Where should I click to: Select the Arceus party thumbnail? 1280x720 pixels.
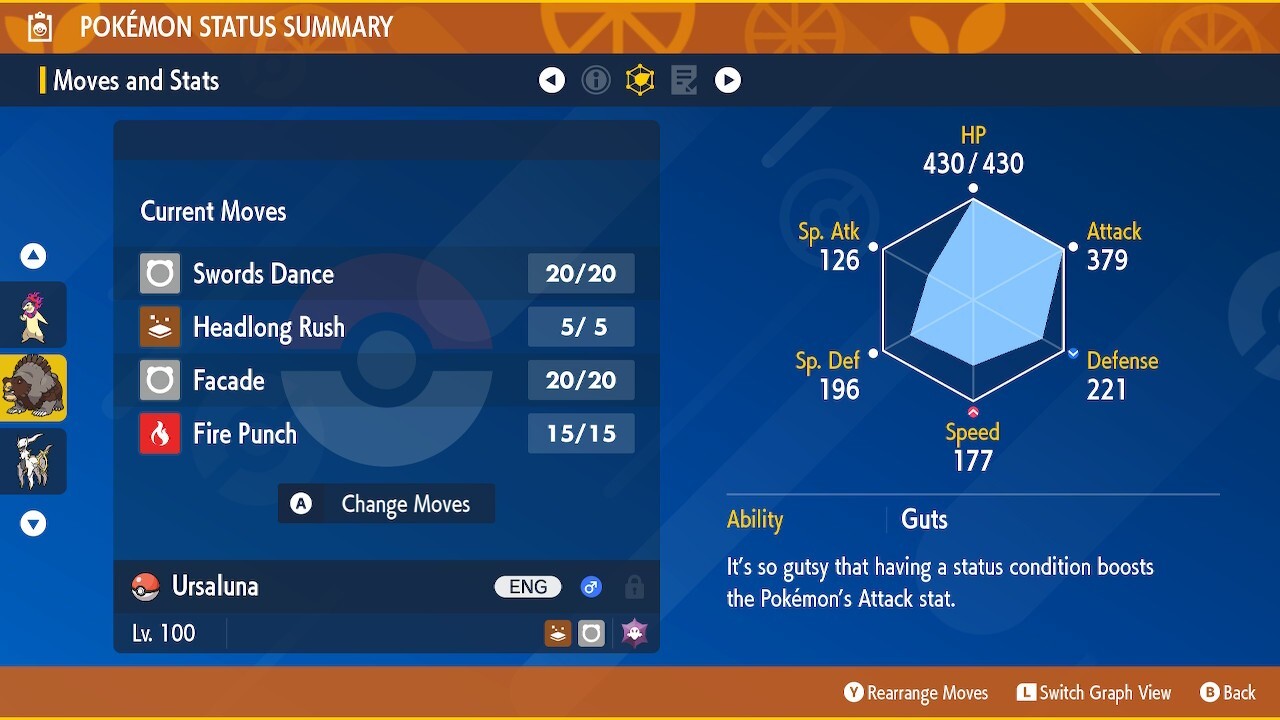[33, 461]
